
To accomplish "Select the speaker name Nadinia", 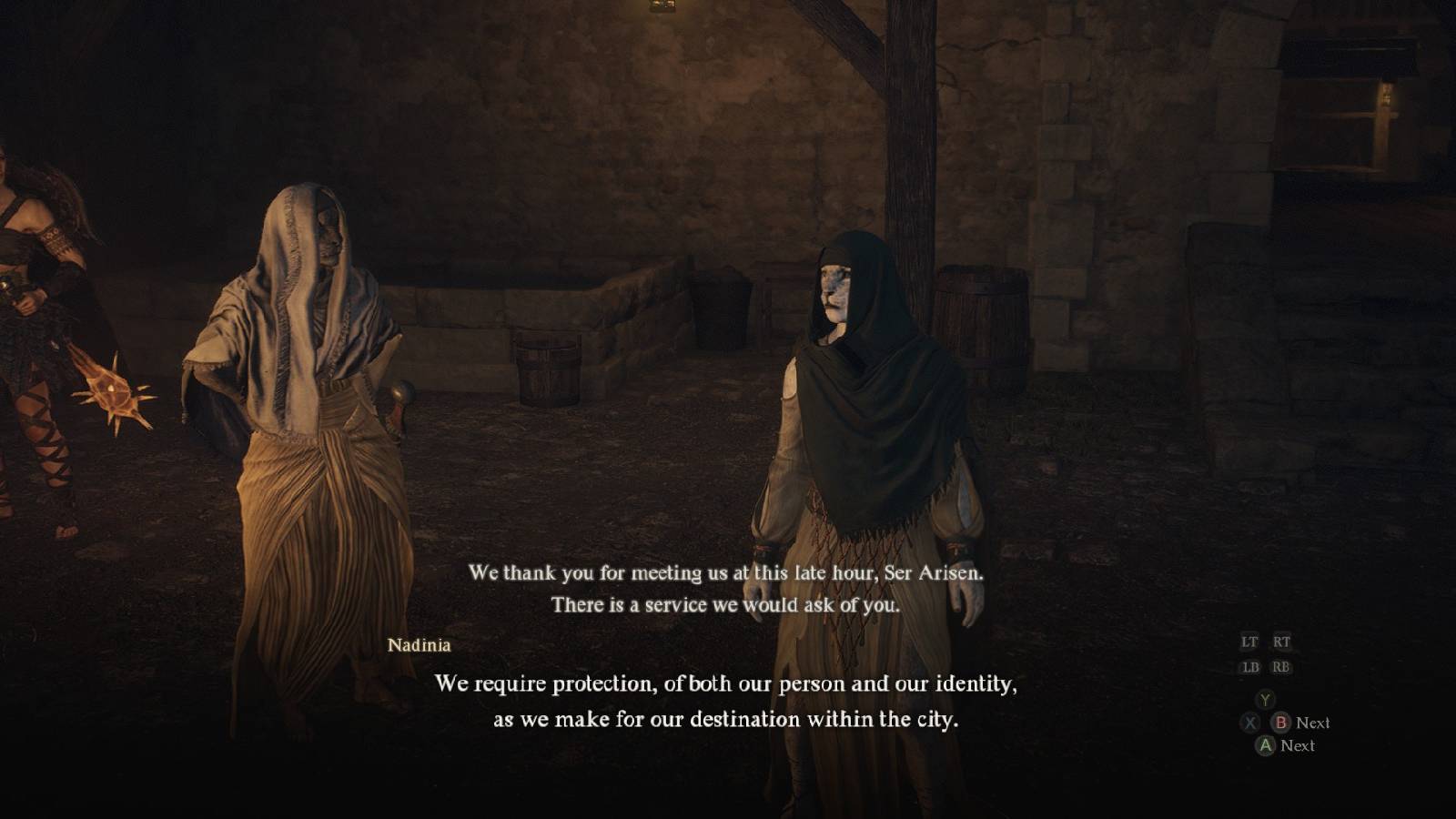I will 419,646.
